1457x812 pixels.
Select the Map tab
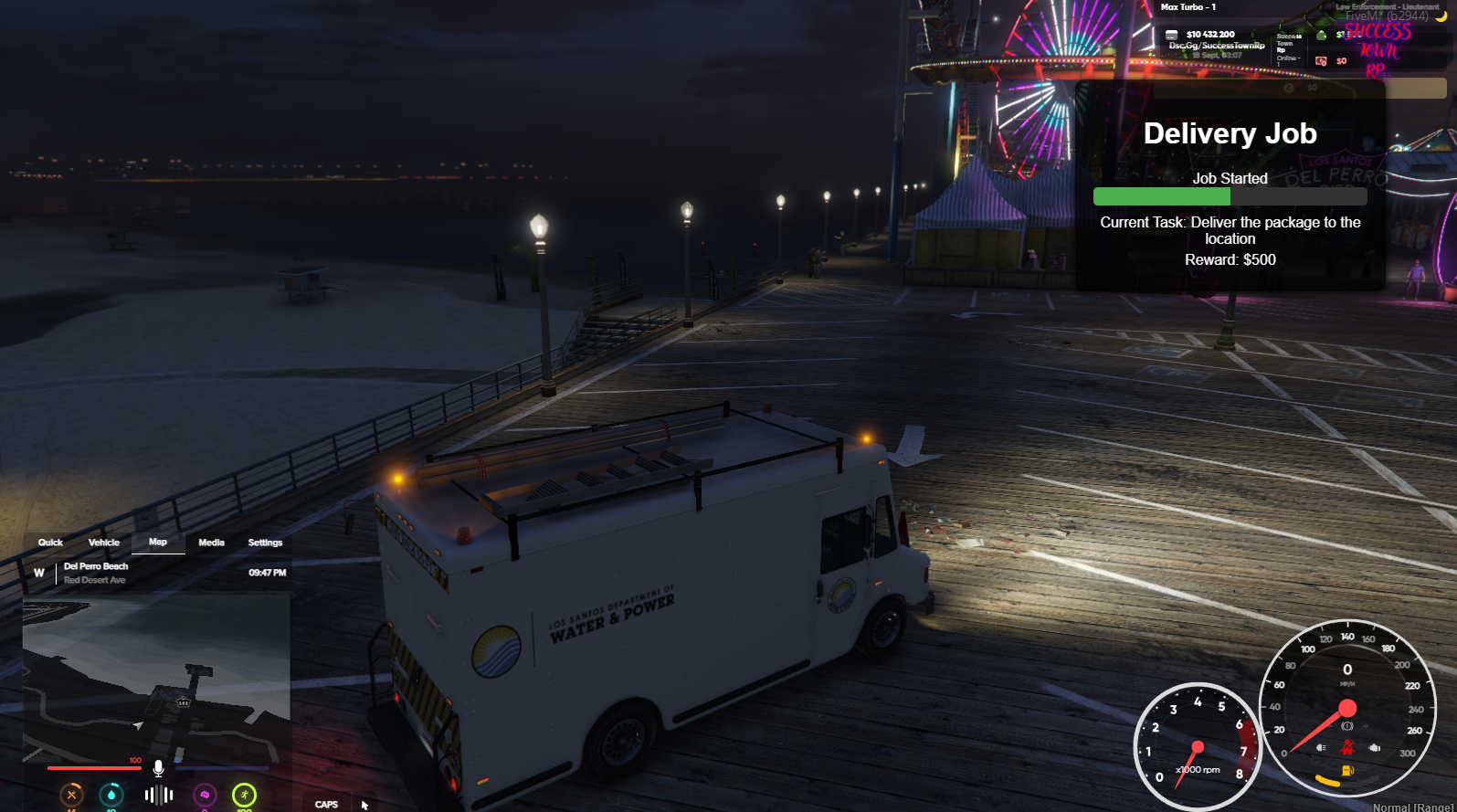[x=158, y=543]
